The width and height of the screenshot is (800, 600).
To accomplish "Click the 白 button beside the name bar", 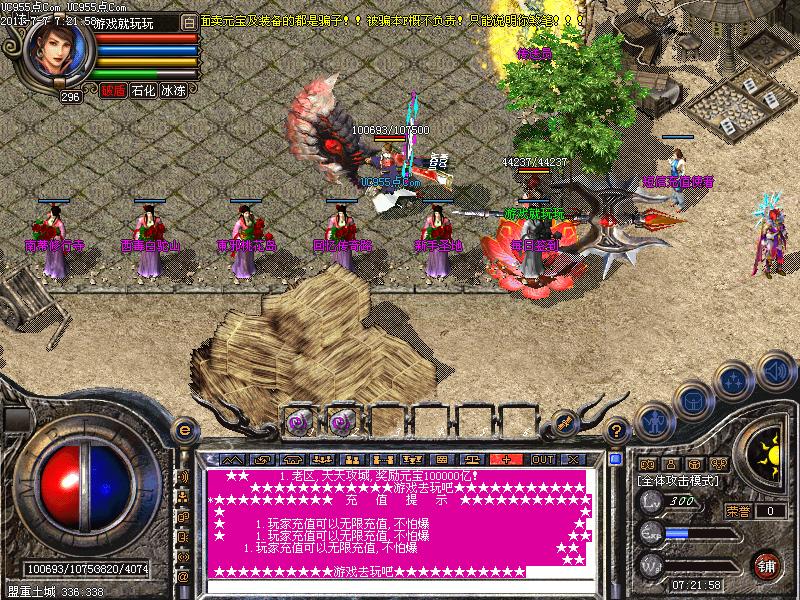I will (x=190, y=21).
